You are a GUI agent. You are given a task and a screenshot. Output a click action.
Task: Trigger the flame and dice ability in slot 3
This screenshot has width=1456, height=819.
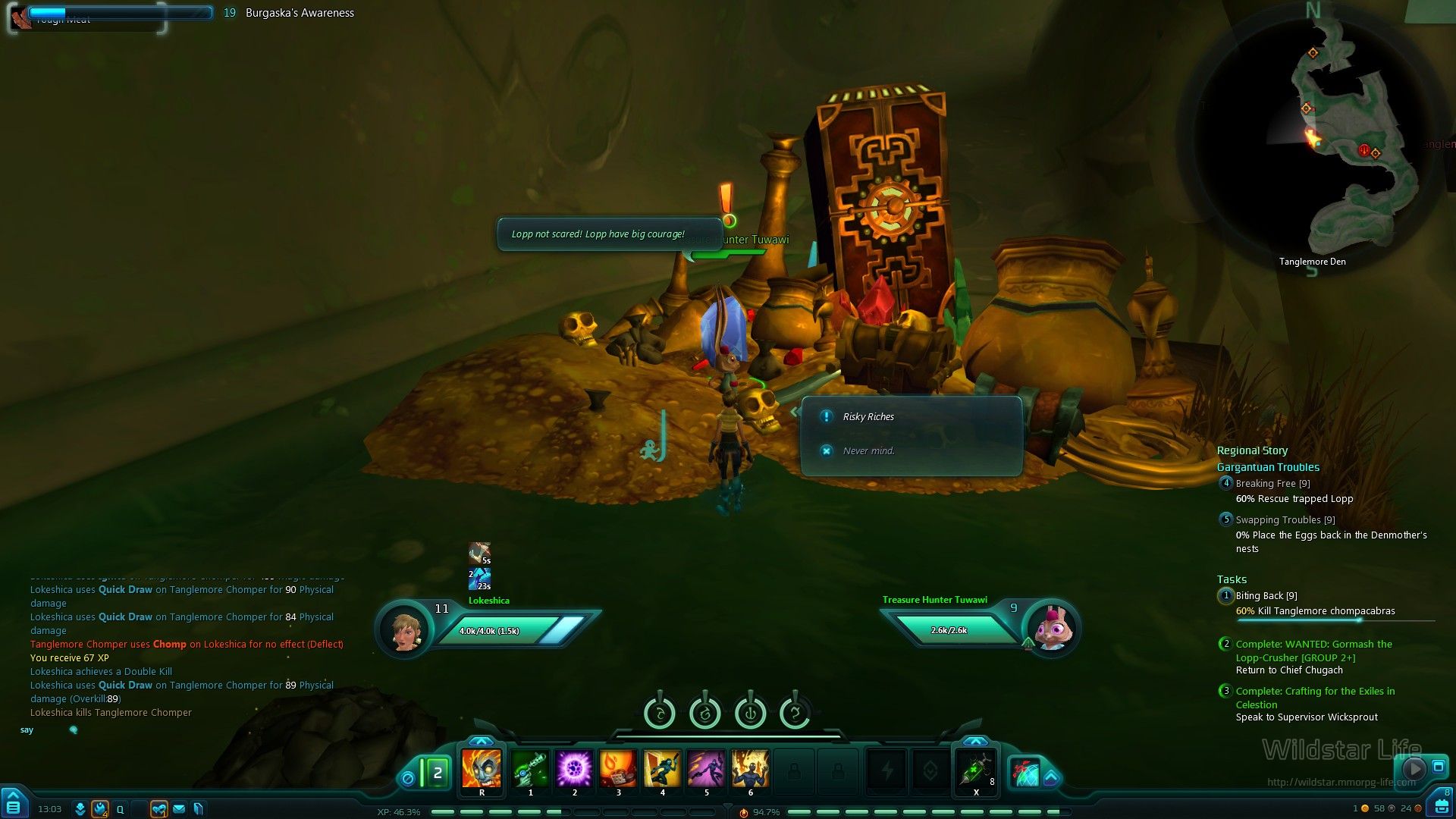click(618, 769)
